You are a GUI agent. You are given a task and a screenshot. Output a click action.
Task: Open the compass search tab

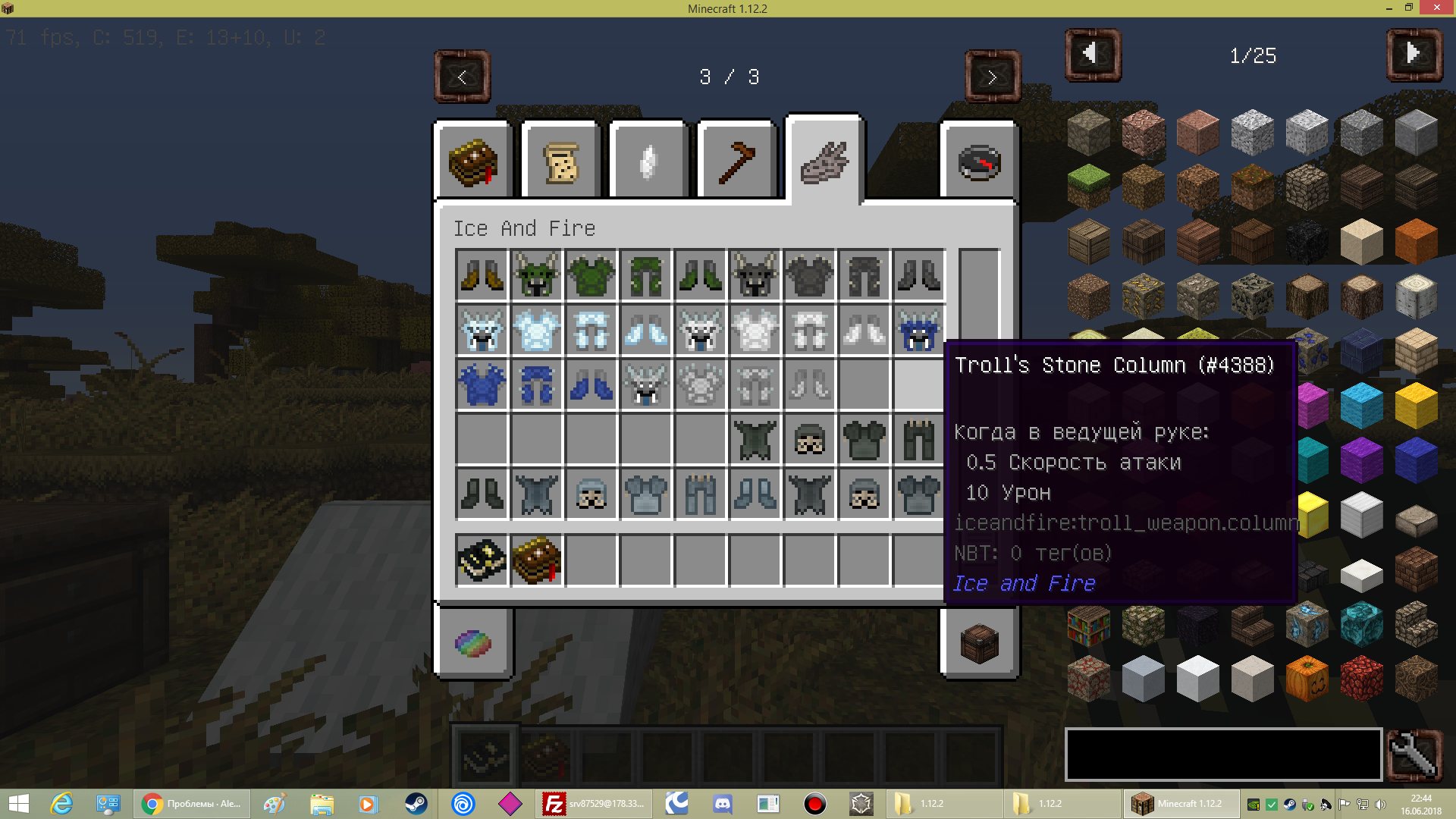tap(977, 159)
